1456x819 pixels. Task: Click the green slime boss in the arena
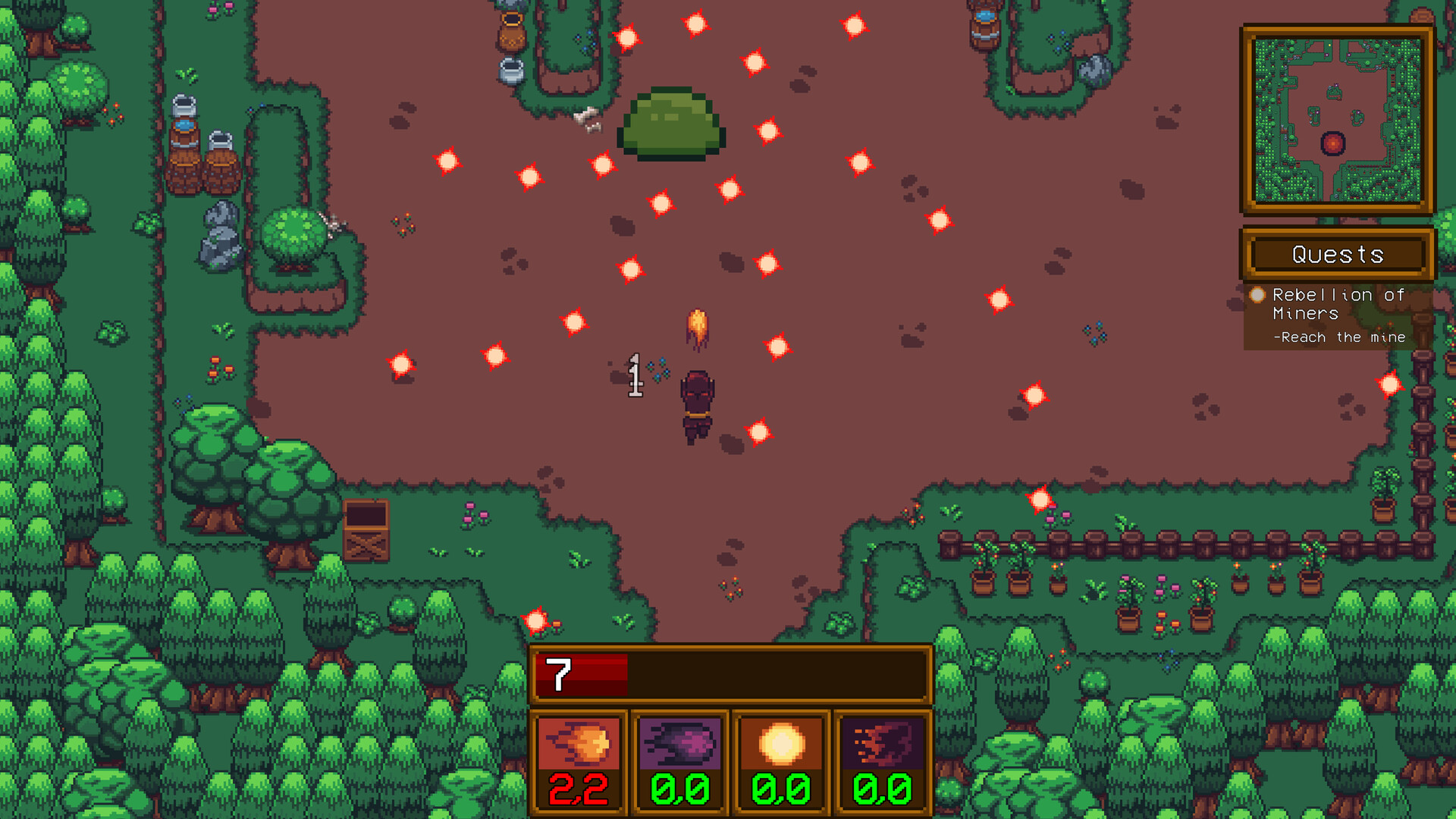pyautogui.click(x=670, y=125)
